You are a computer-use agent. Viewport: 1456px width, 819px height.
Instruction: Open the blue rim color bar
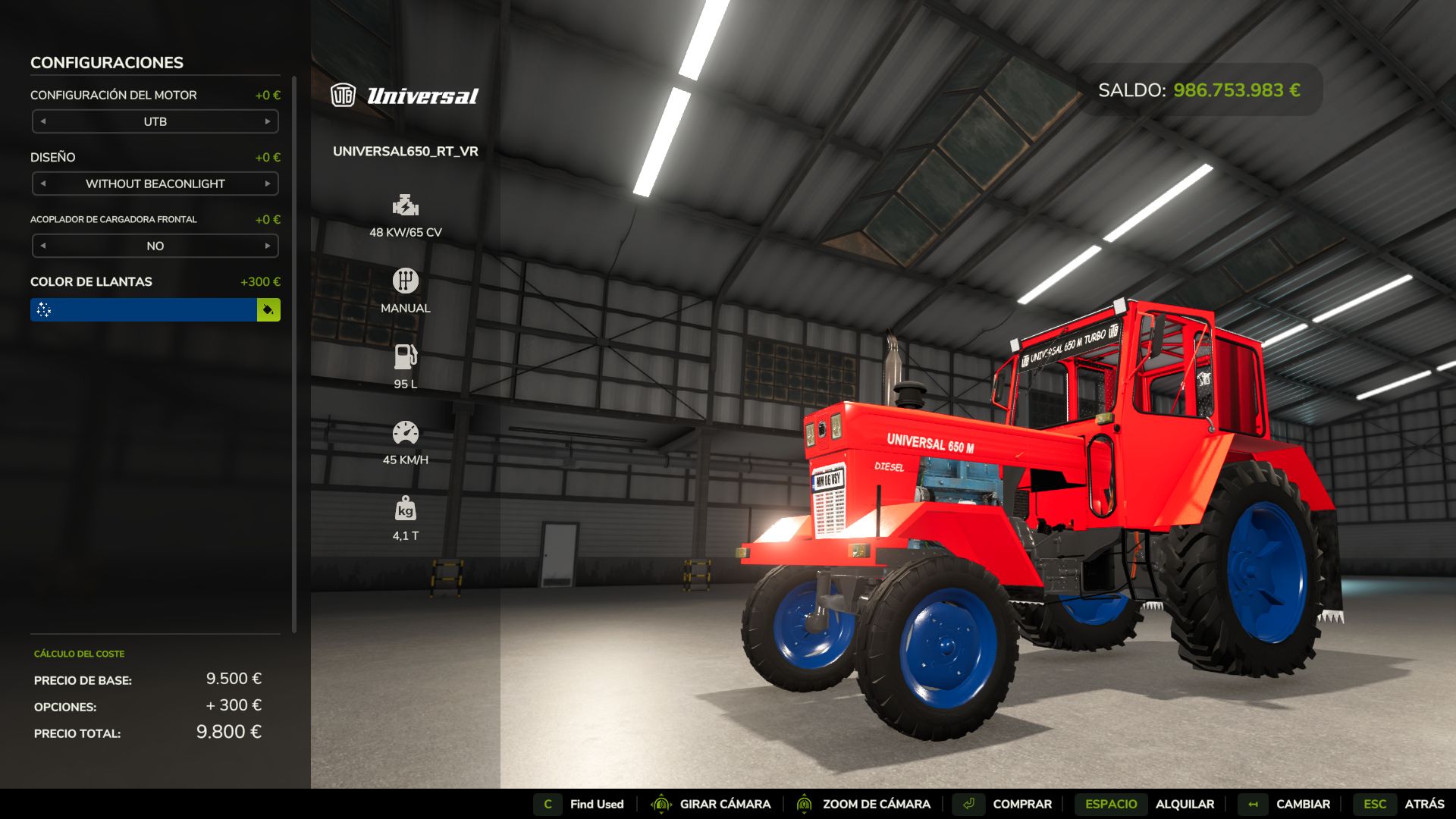[x=144, y=309]
